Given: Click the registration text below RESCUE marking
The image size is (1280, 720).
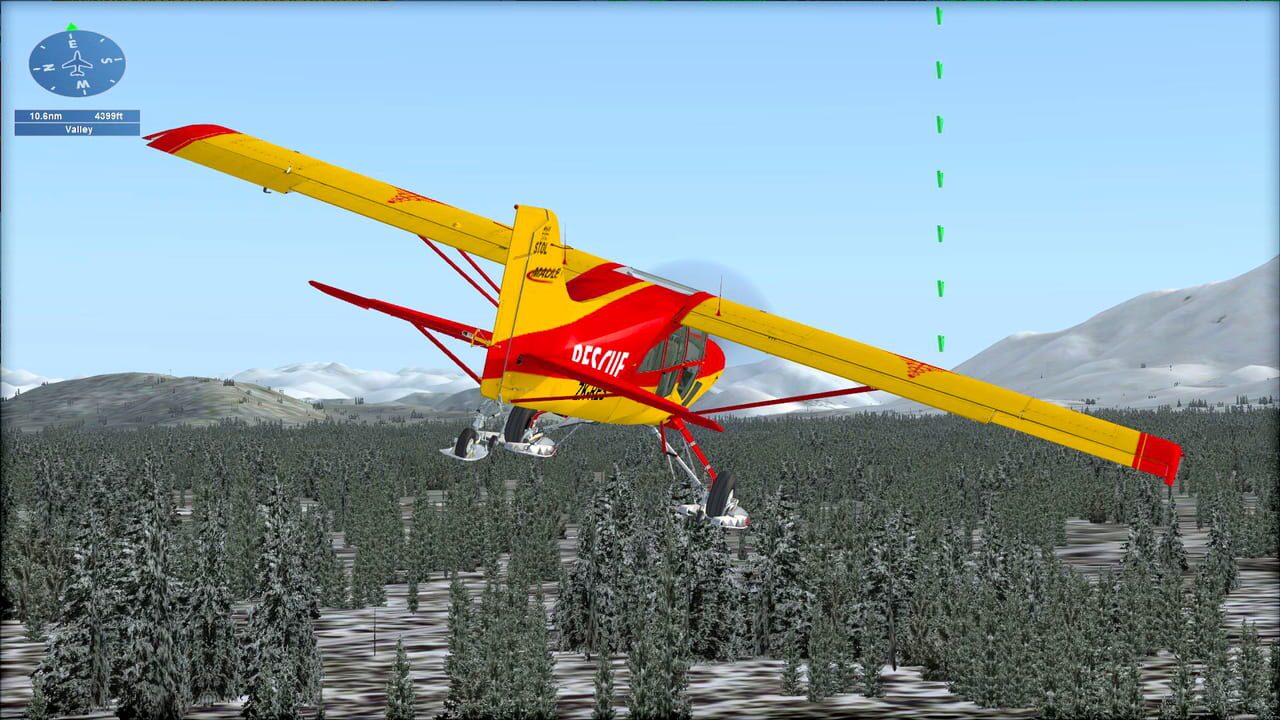Looking at the screenshot, I should click(x=590, y=392).
